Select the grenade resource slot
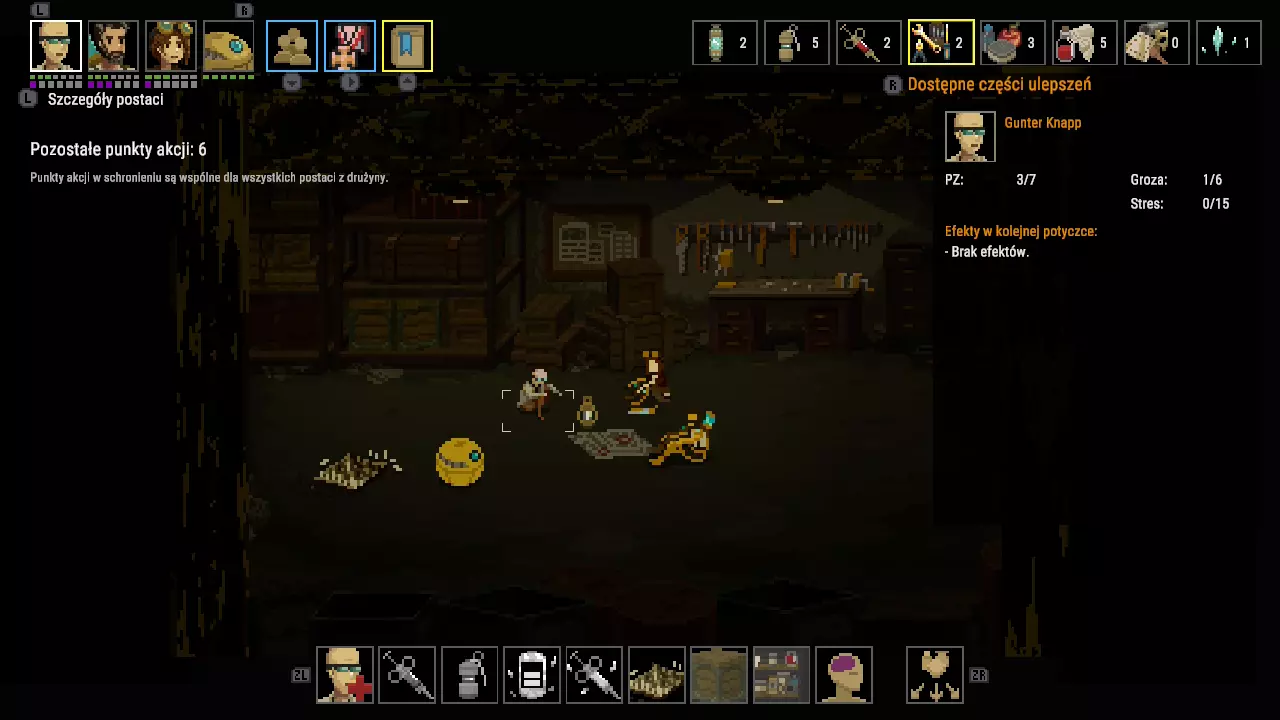The width and height of the screenshot is (1280, 720). (x=797, y=43)
